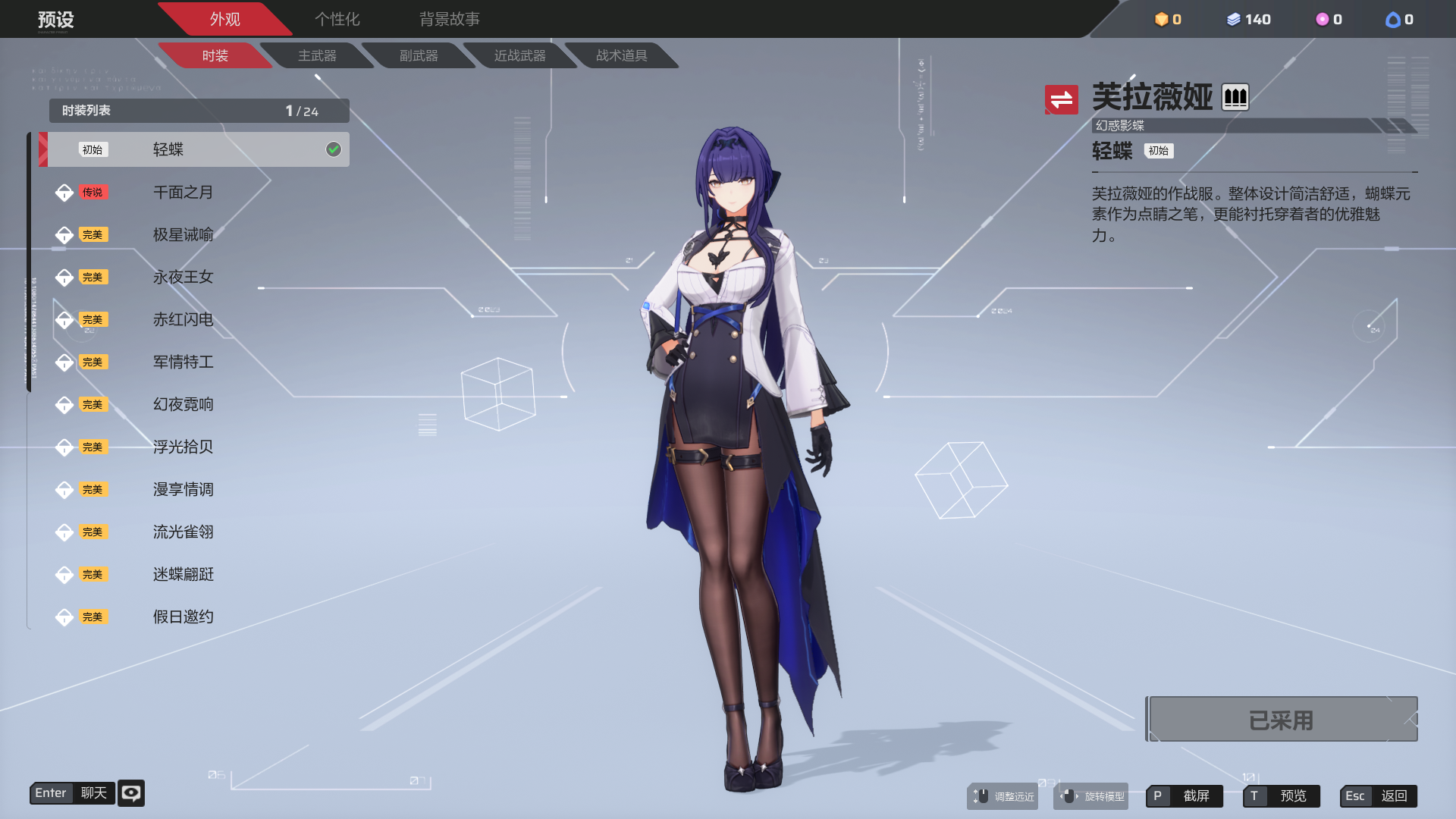Select the 轻蝶 default outfit row
This screenshot has width=1456, height=819.
click(195, 149)
